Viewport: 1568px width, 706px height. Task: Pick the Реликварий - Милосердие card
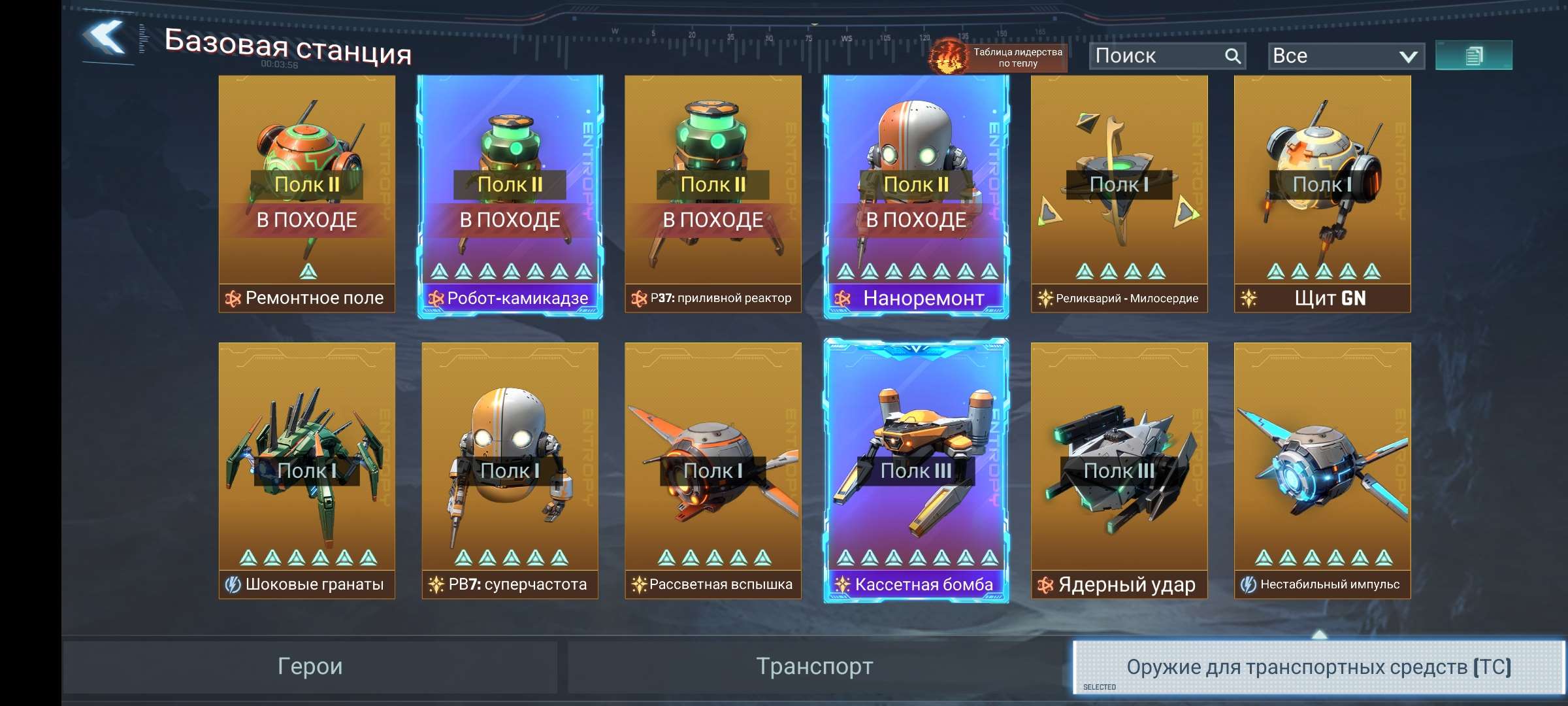pos(1119,193)
